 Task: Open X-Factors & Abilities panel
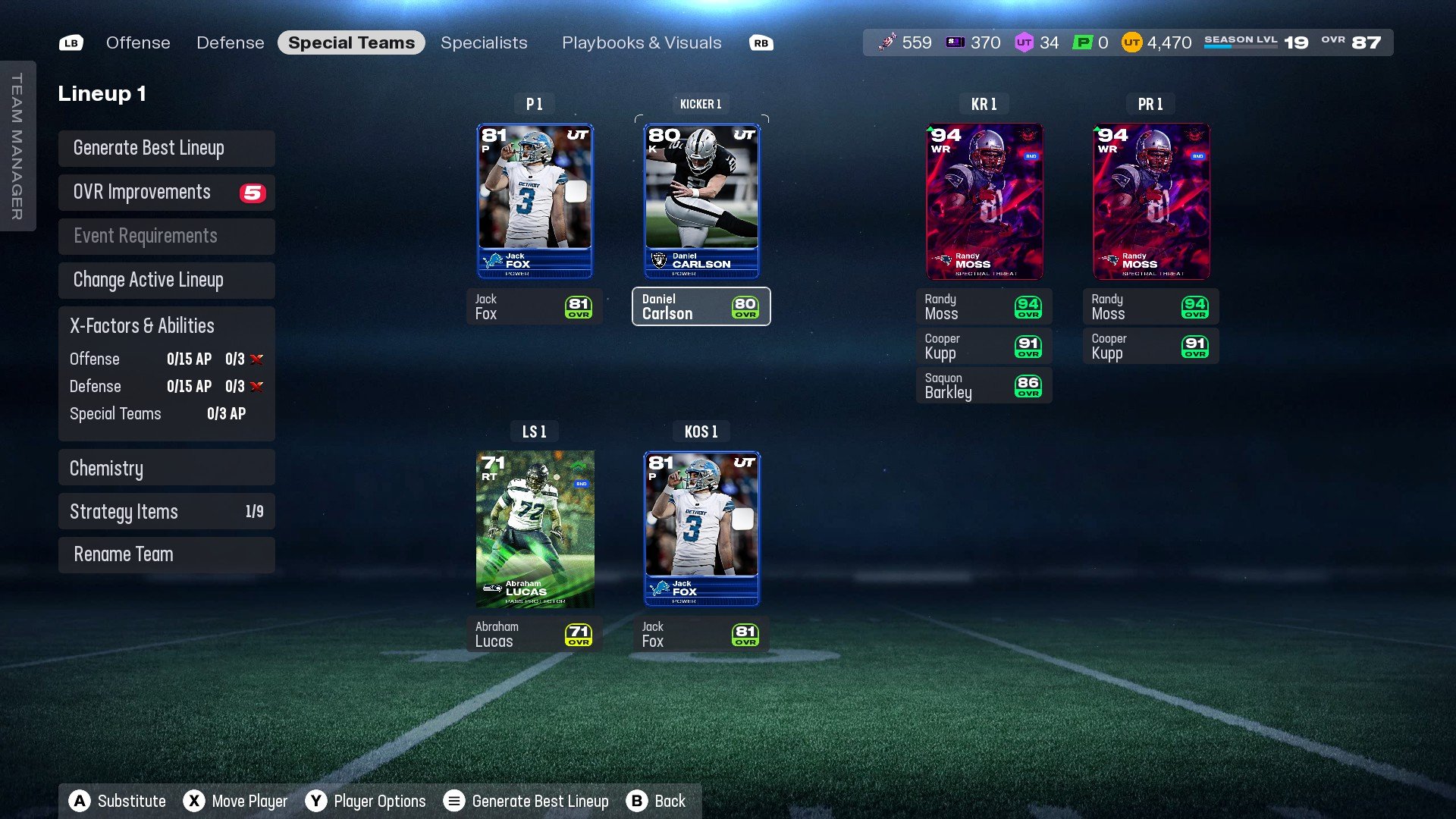click(166, 326)
